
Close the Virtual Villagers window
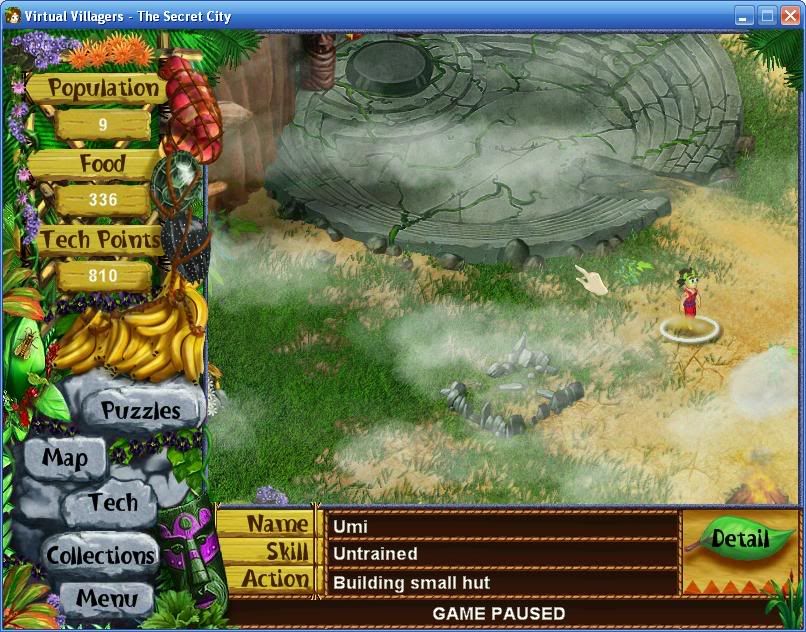789,15
